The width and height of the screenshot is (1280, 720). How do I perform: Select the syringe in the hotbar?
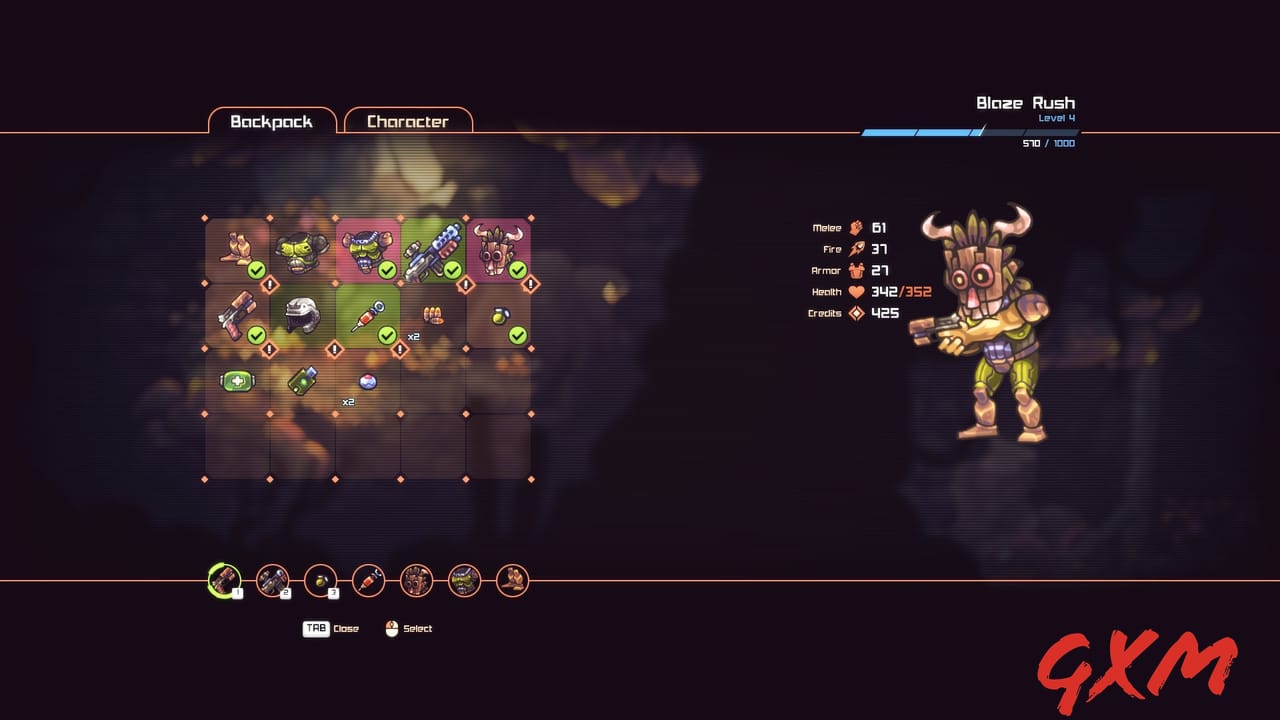367,581
